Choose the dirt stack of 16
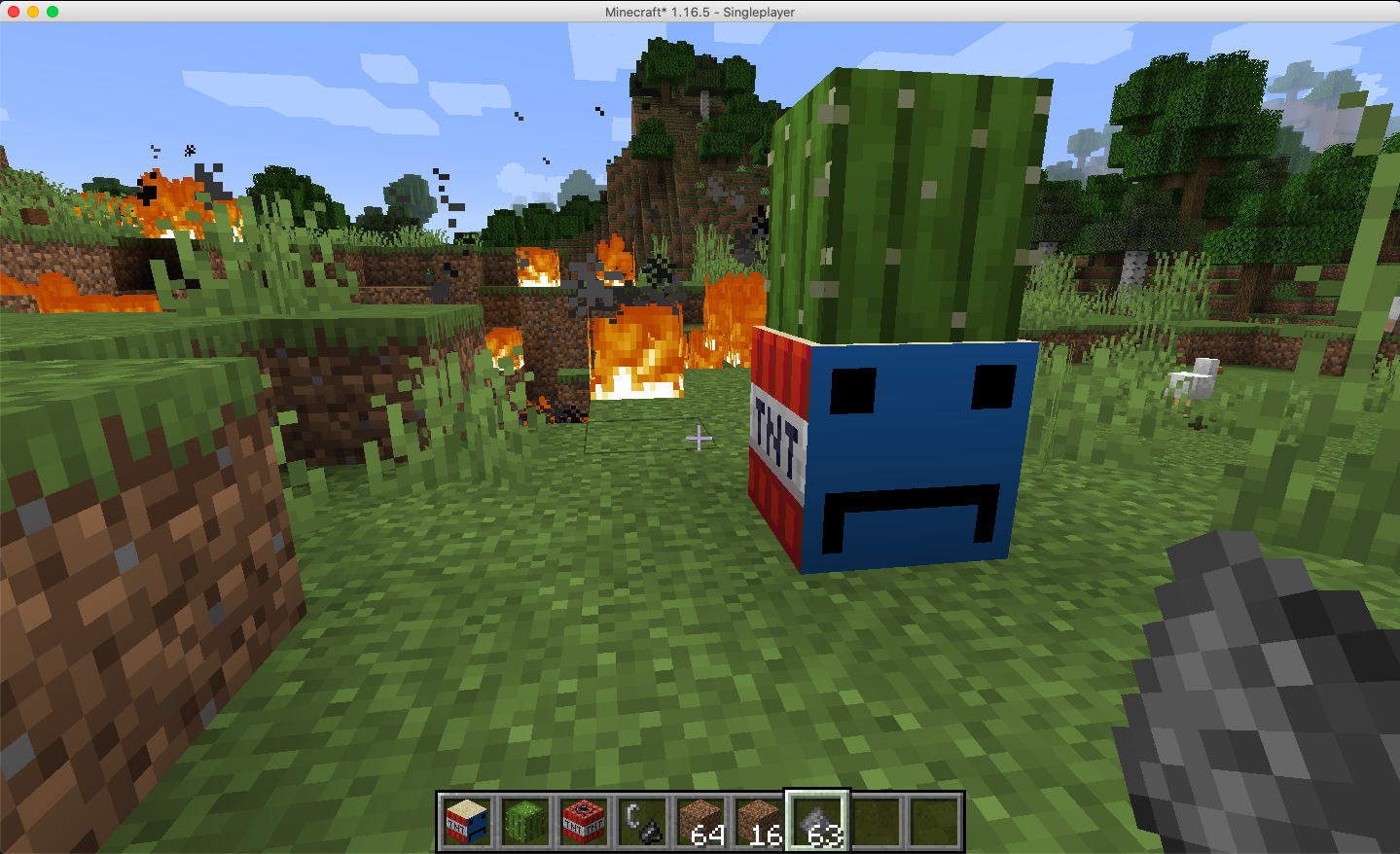Image resolution: width=1400 pixels, height=854 pixels. [x=759, y=822]
